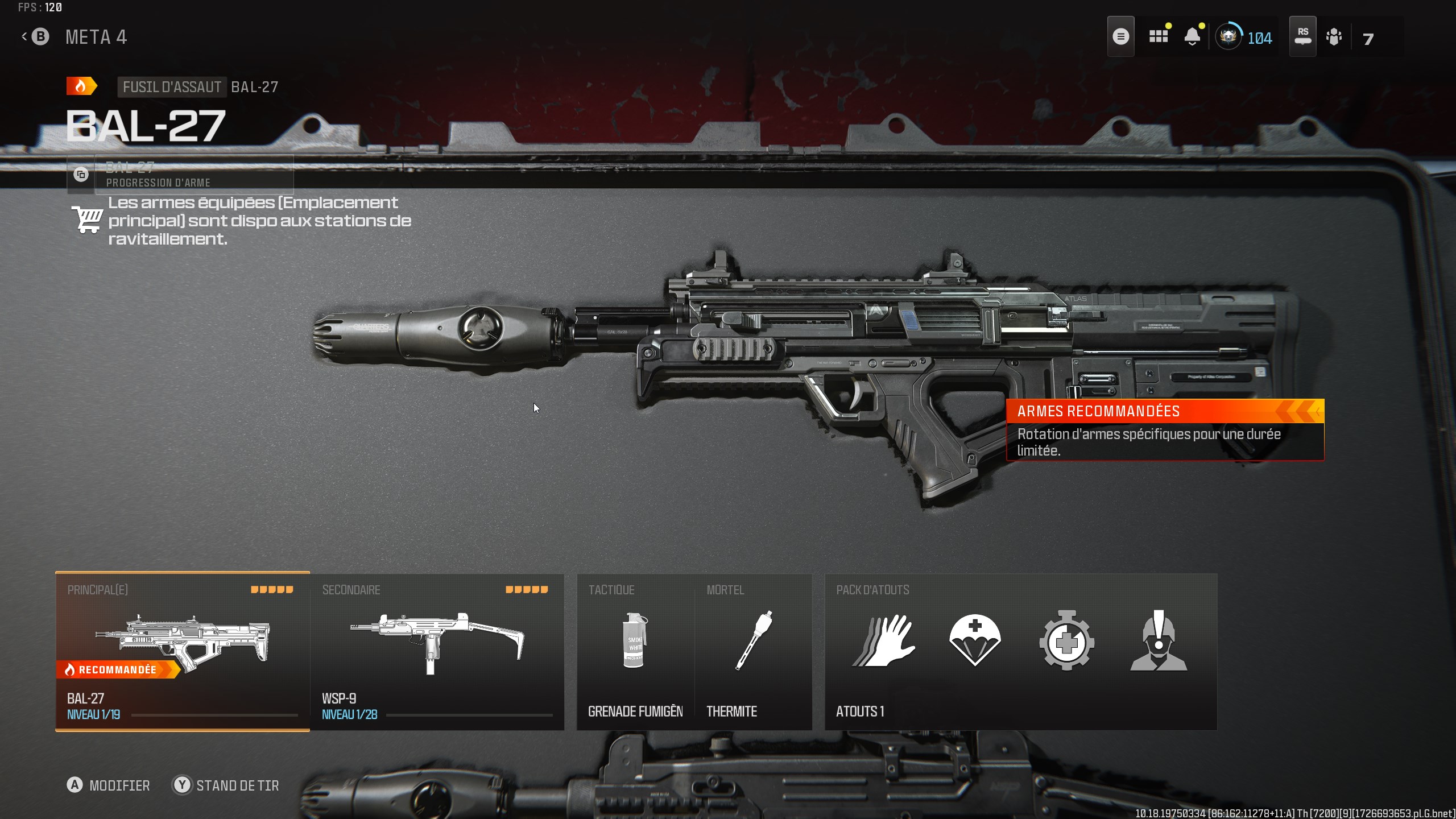Open the player profile rank 104 badge
Viewport: 1456px width, 819px height.
point(1244,38)
